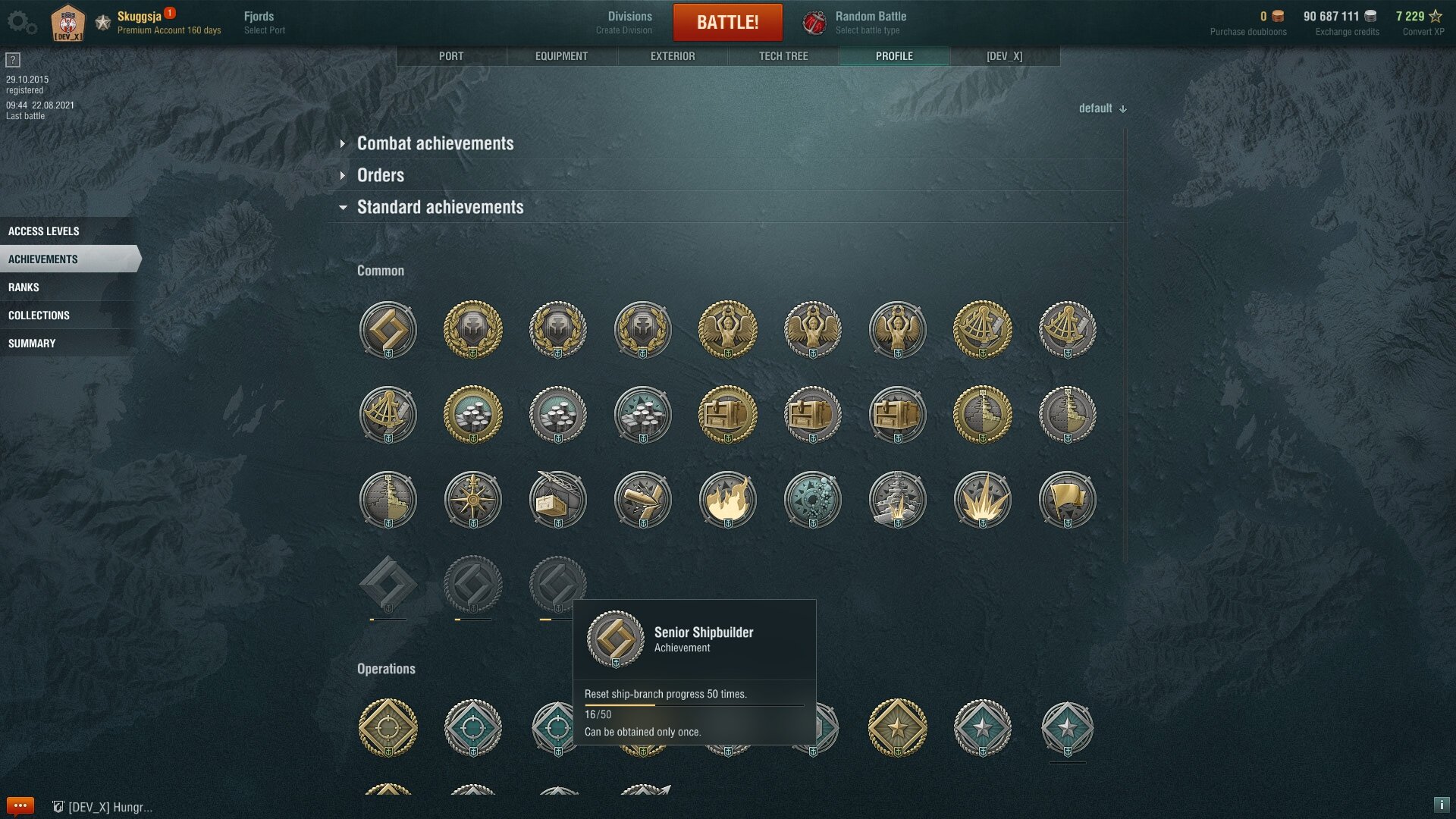The image size is (1456, 819).
Task: Open the Tech Tree tab
Action: click(783, 56)
